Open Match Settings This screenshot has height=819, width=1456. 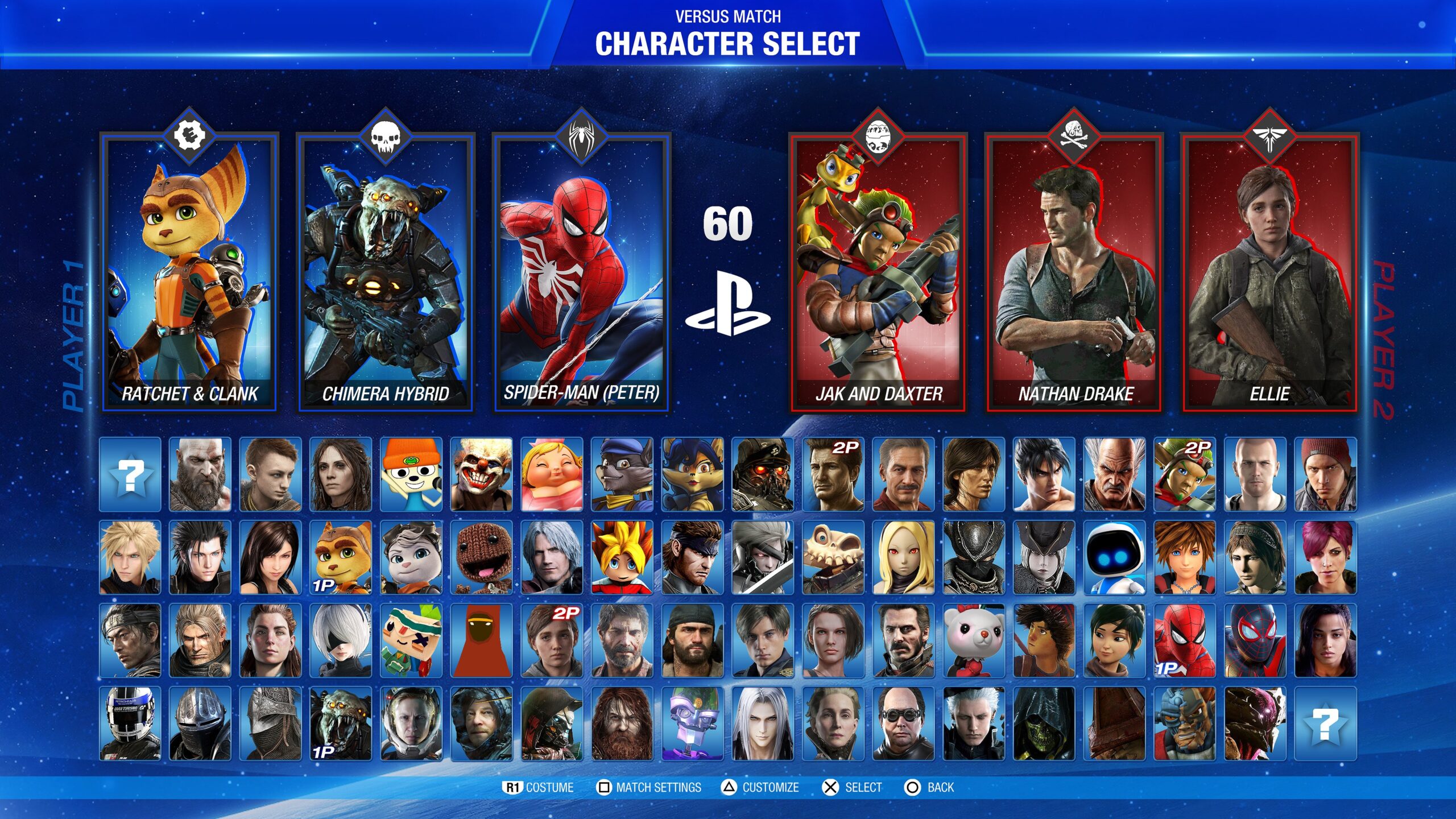click(649, 787)
